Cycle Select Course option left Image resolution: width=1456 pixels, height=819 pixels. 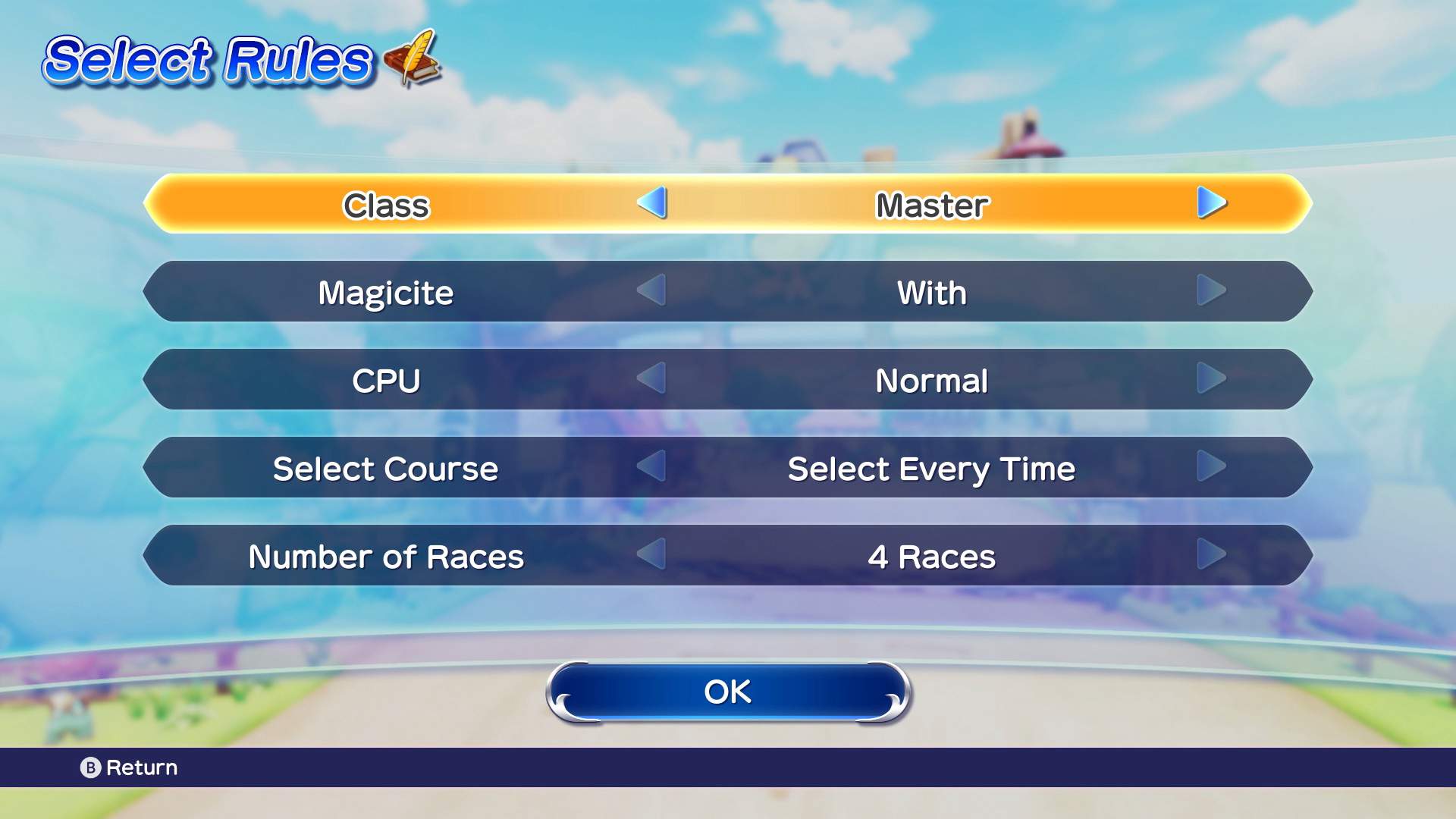[x=652, y=466]
